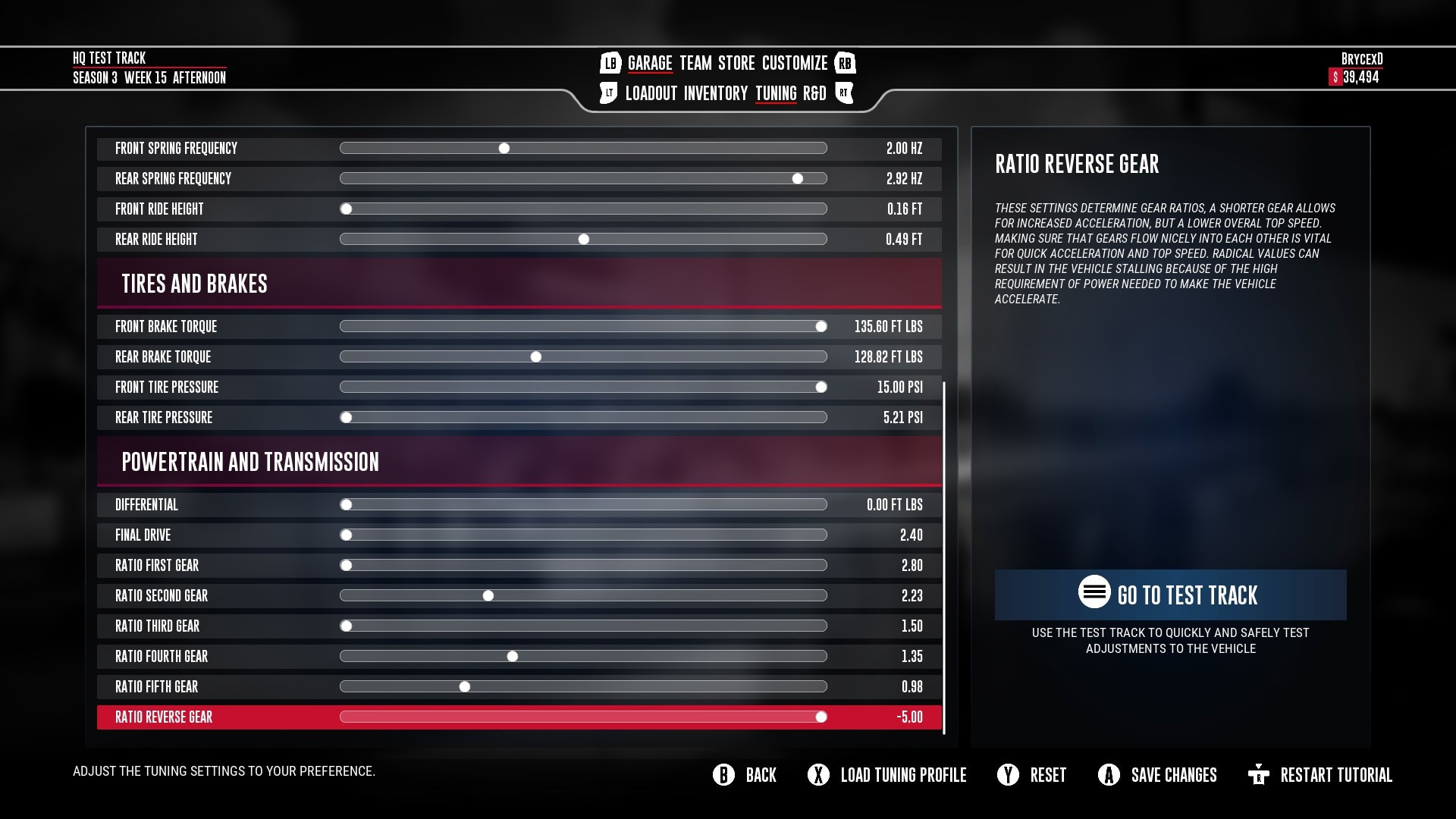Open the Loadout sub-tab

tap(651, 93)
